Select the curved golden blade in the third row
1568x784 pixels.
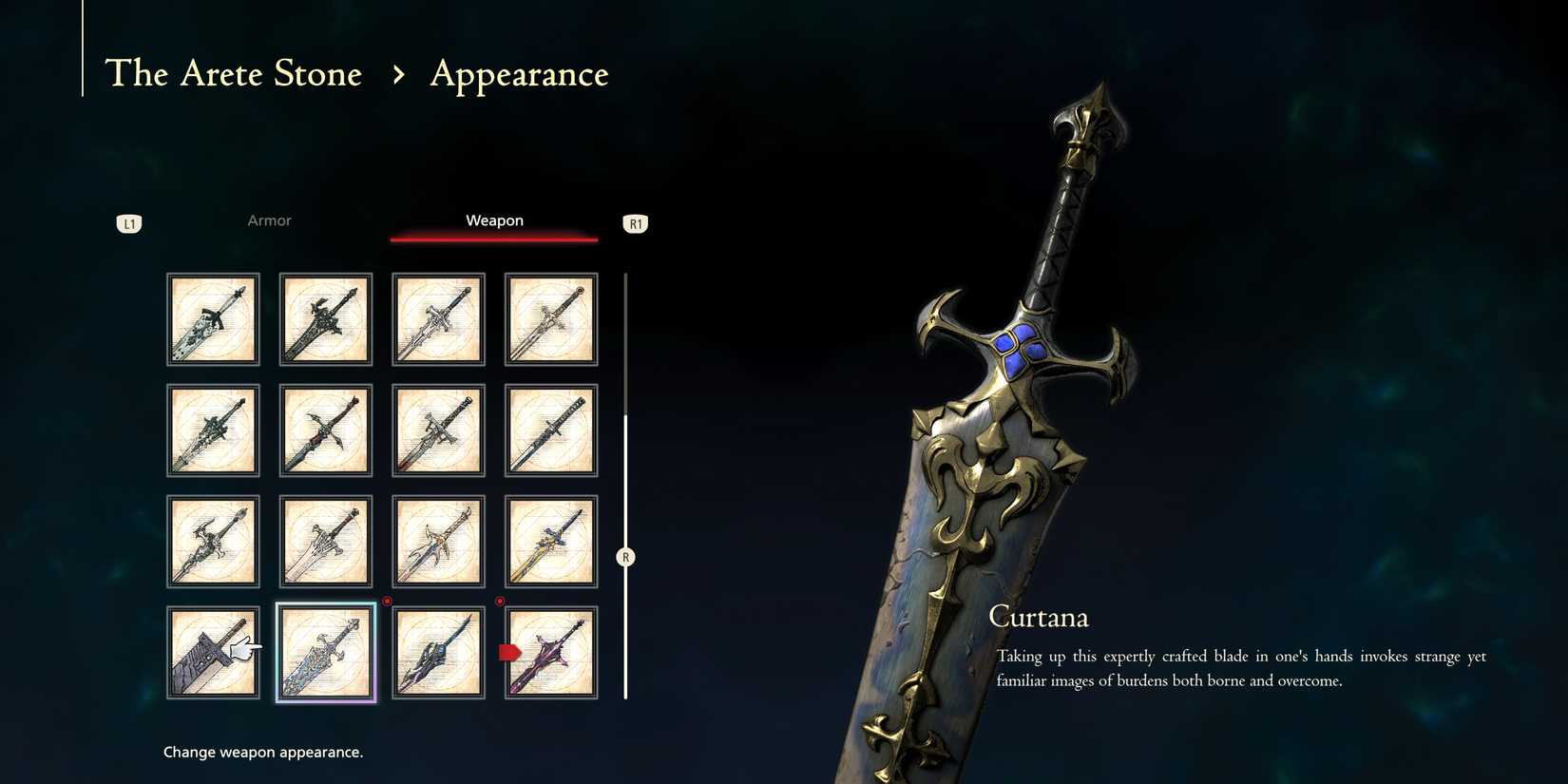[x=437, y=541]
